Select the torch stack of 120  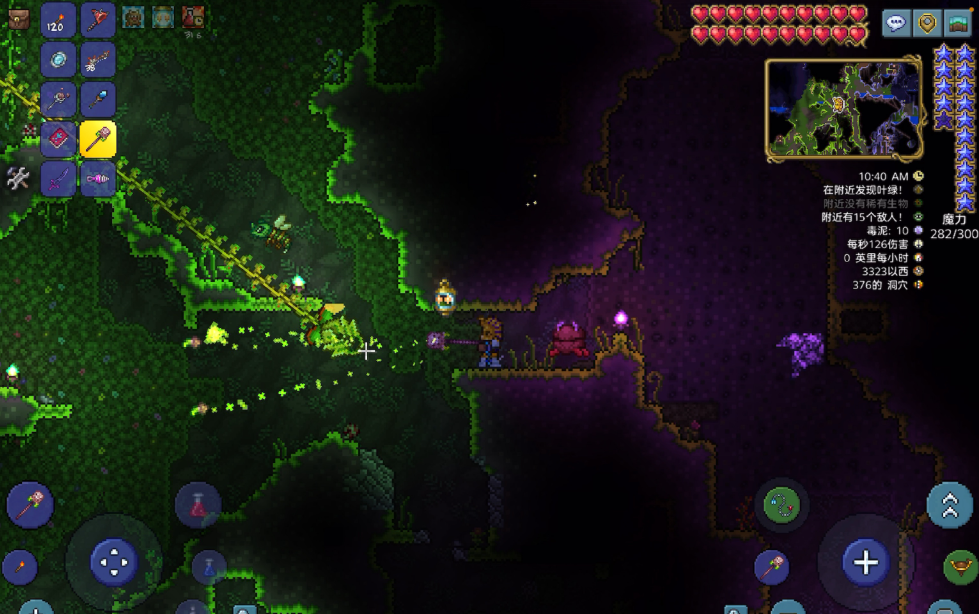coord(59,19)
